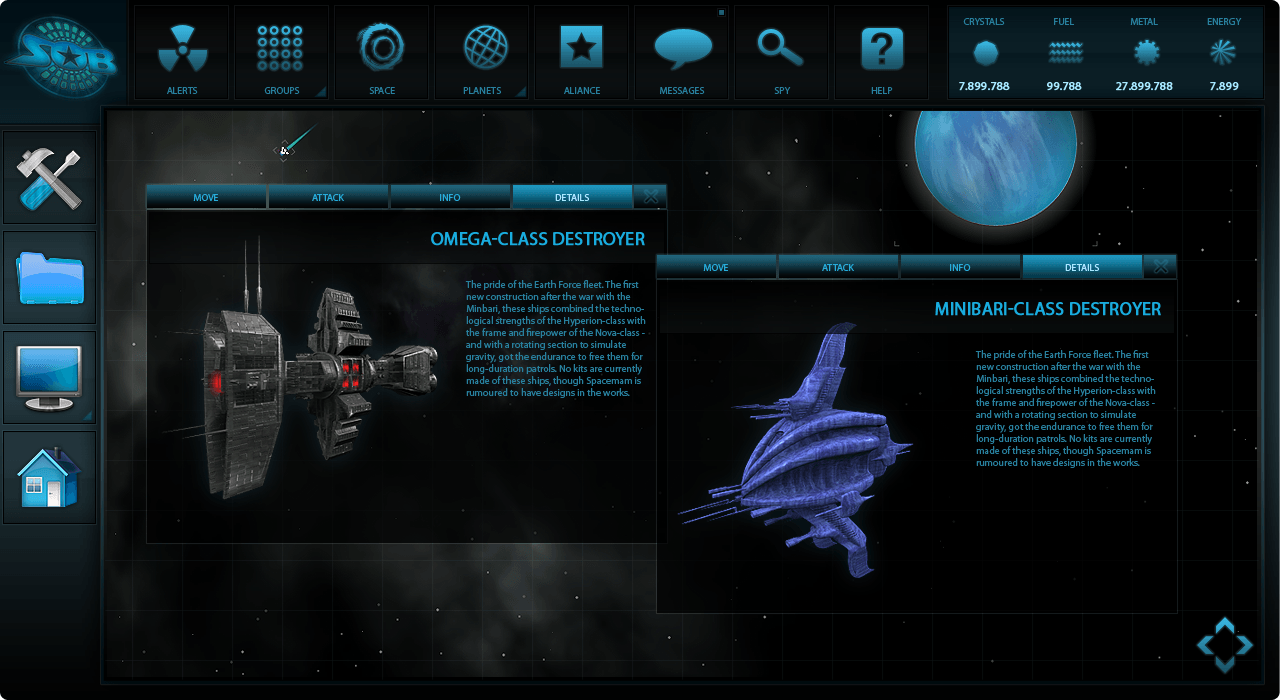Show the Aliance screen
This screenshot has width=1280, height=700.
pos(581,53)
